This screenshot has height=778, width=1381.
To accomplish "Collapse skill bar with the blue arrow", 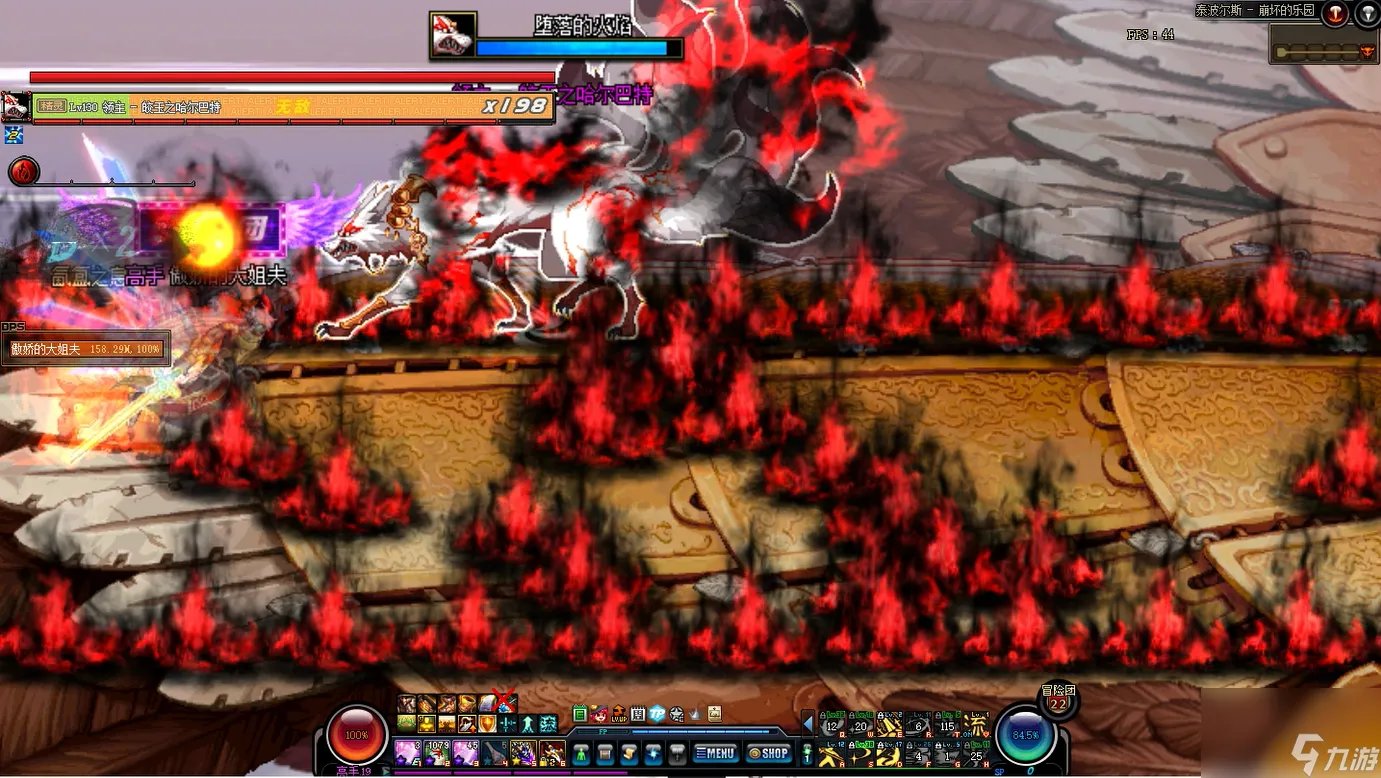I will pyautogui.click(x=808, y=724).
